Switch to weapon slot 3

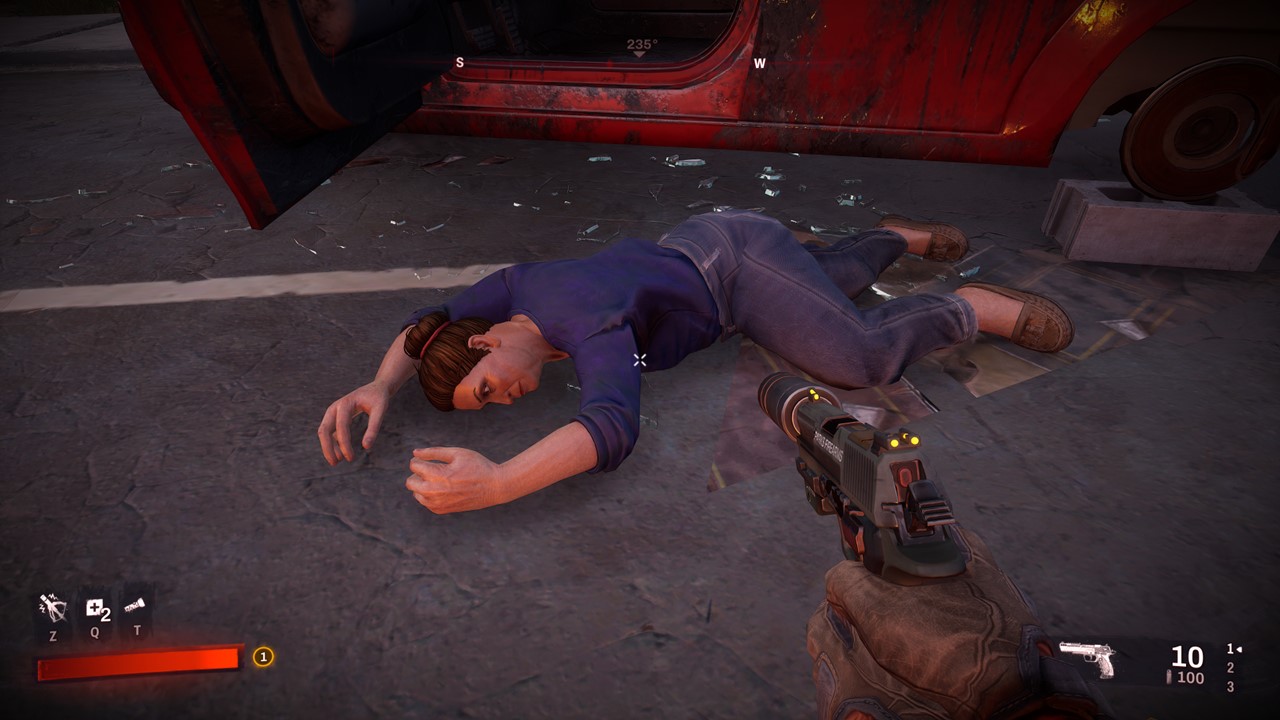(1230, 687)
